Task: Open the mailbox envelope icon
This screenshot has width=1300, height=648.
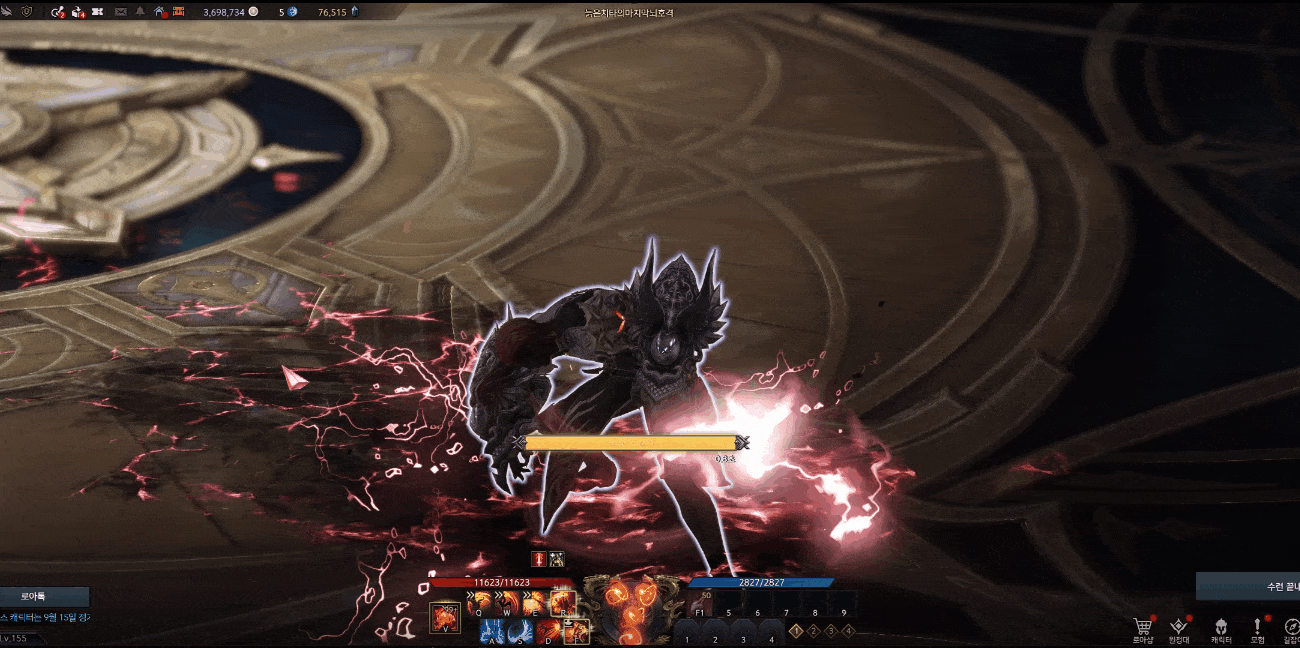Action: [x=121, y=12]
